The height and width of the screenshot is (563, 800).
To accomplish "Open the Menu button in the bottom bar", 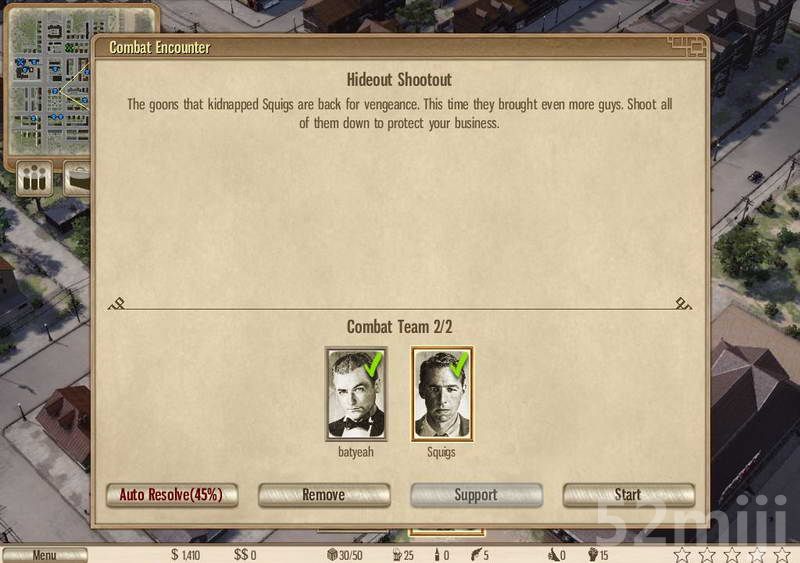I will click(x=44, y=555).
